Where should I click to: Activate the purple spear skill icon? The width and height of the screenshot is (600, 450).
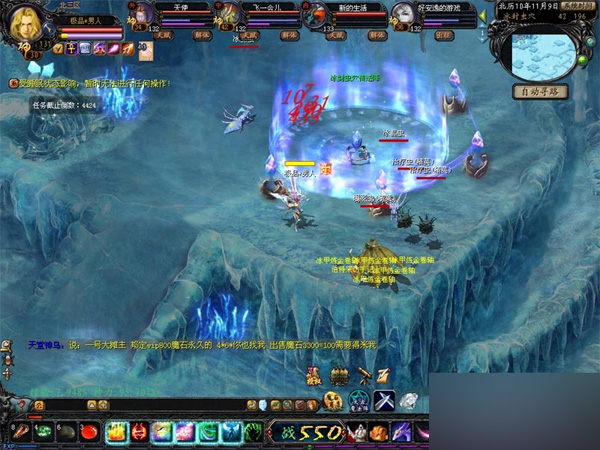tap(401, 432)
